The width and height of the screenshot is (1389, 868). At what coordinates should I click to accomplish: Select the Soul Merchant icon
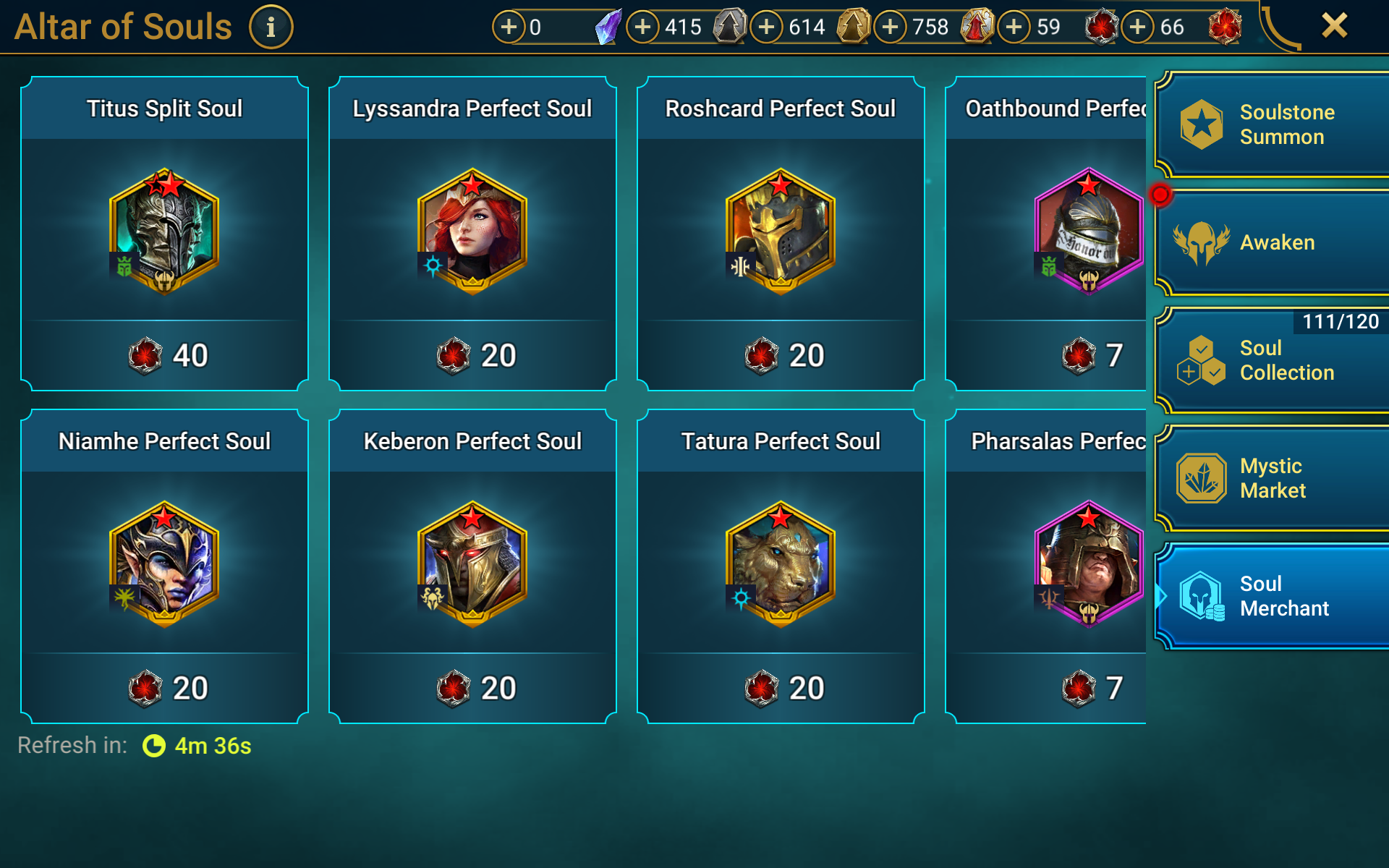(1200, 596)
